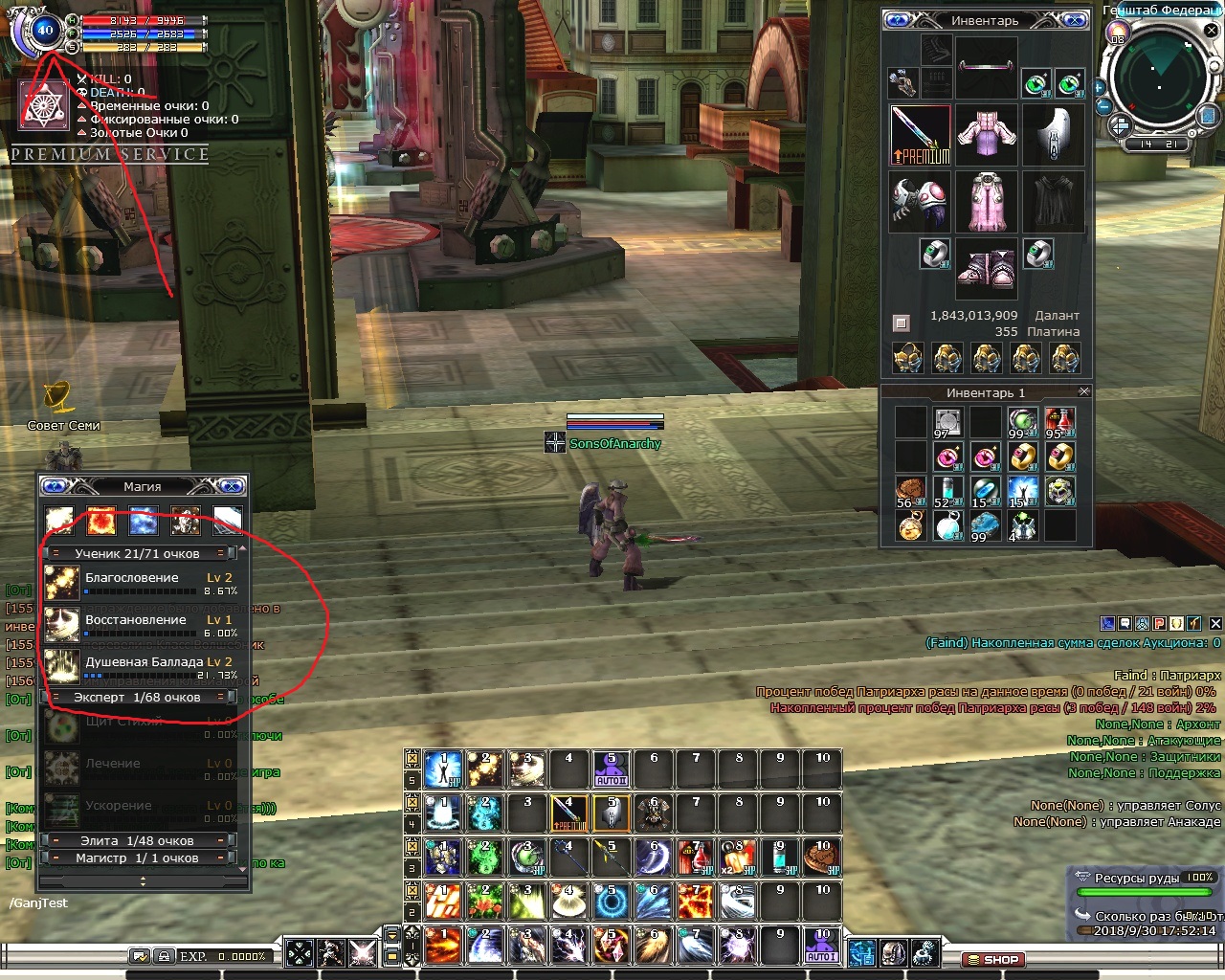Close the chat panel with X button
1225x980 pixels.
coord(1215,623)
